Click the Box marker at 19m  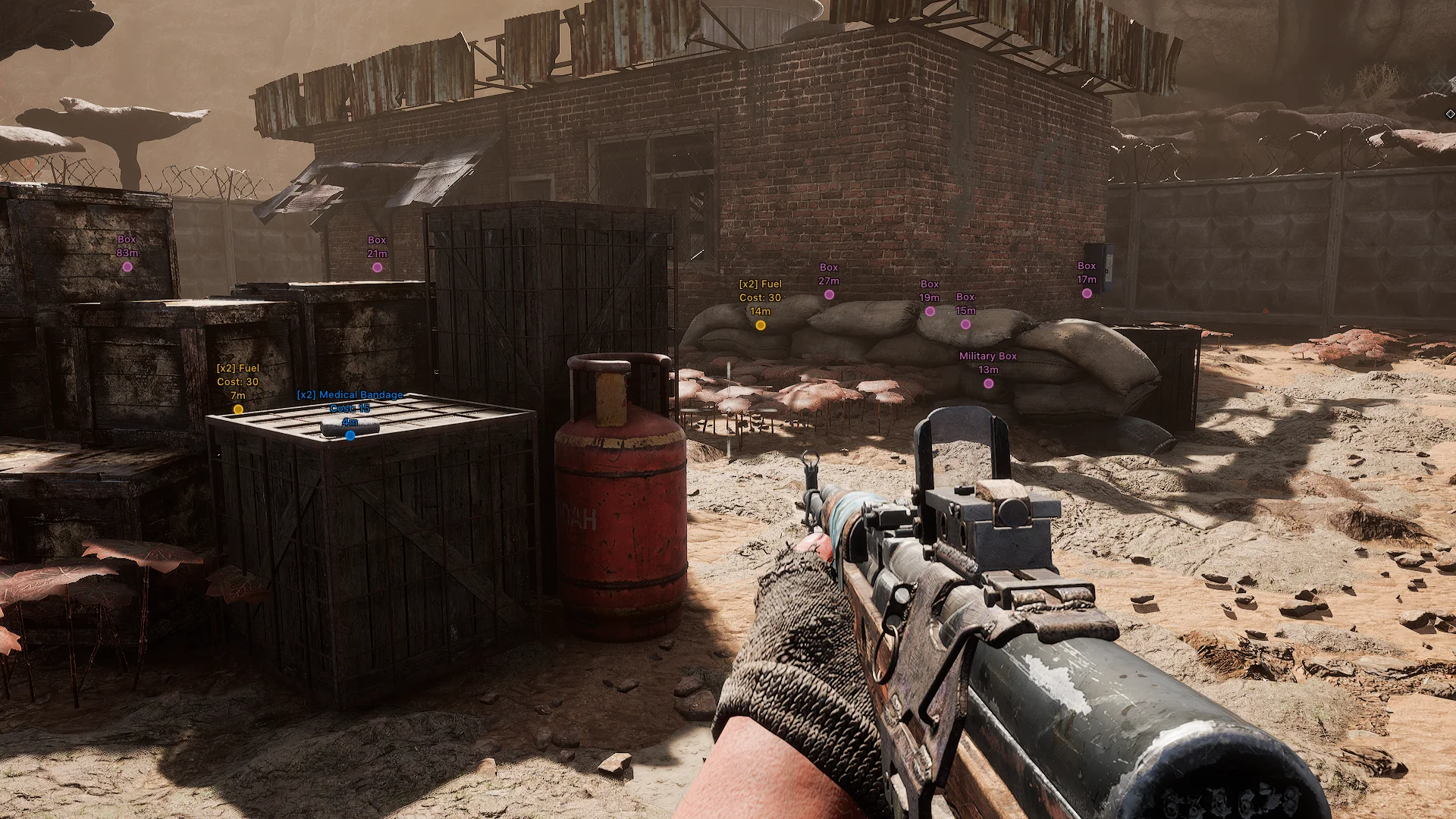930,311
